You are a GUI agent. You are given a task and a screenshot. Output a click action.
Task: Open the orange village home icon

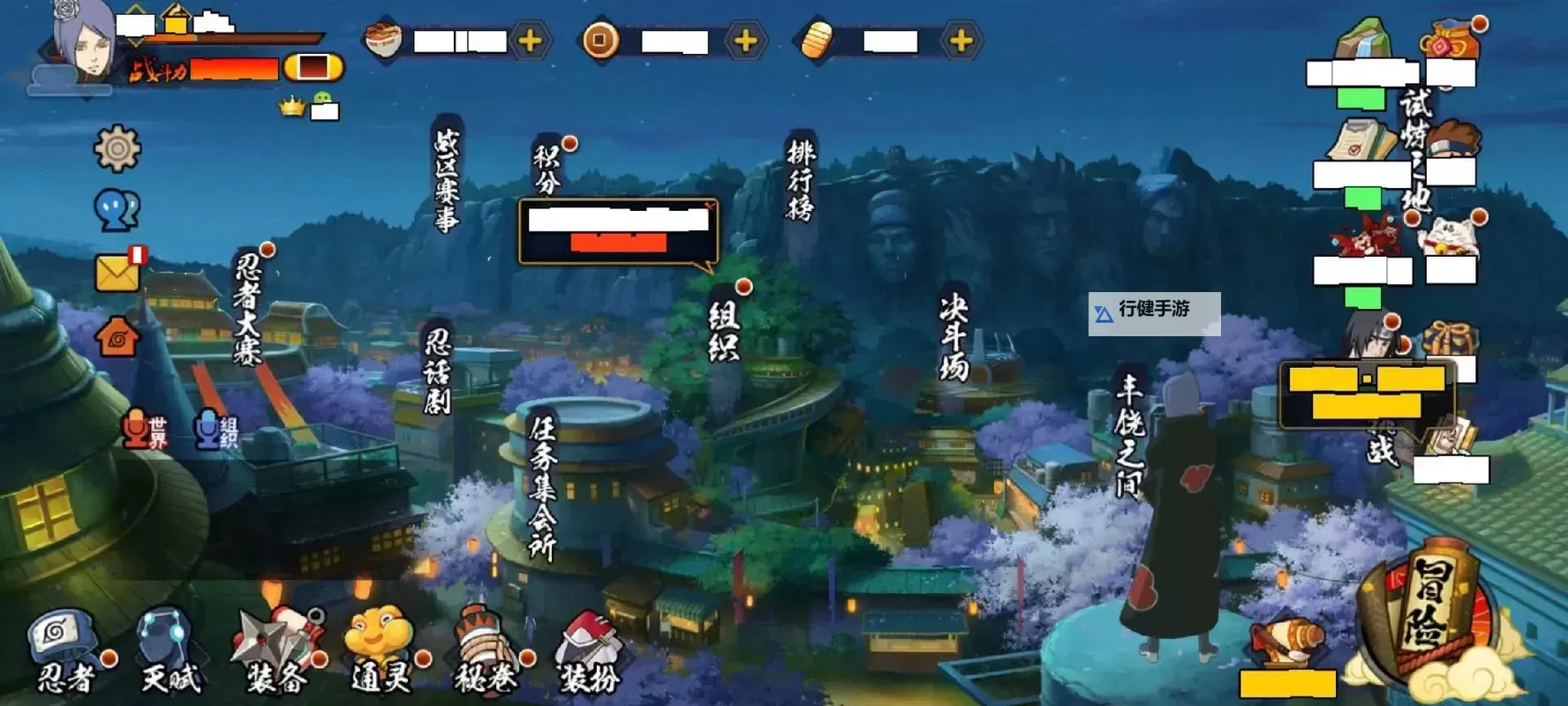pyautogui.click(x=116, y=337)
